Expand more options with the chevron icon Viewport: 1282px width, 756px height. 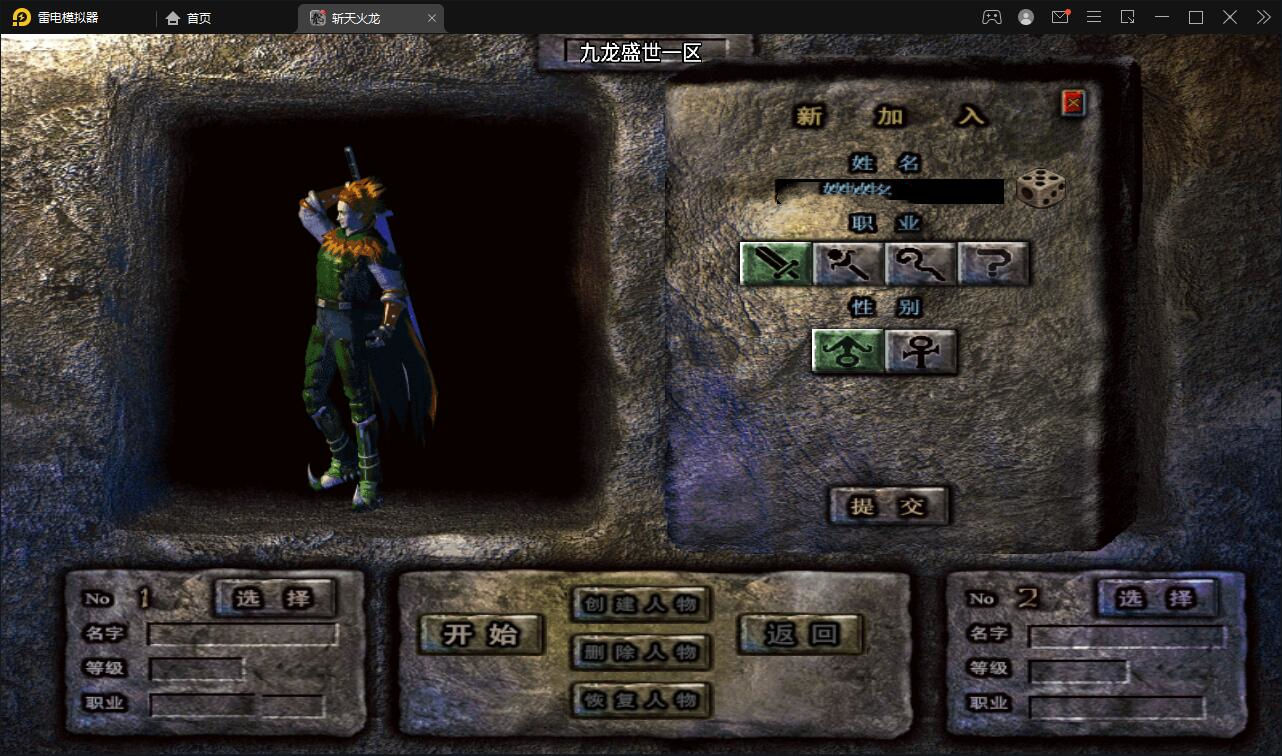[1262, 17]
